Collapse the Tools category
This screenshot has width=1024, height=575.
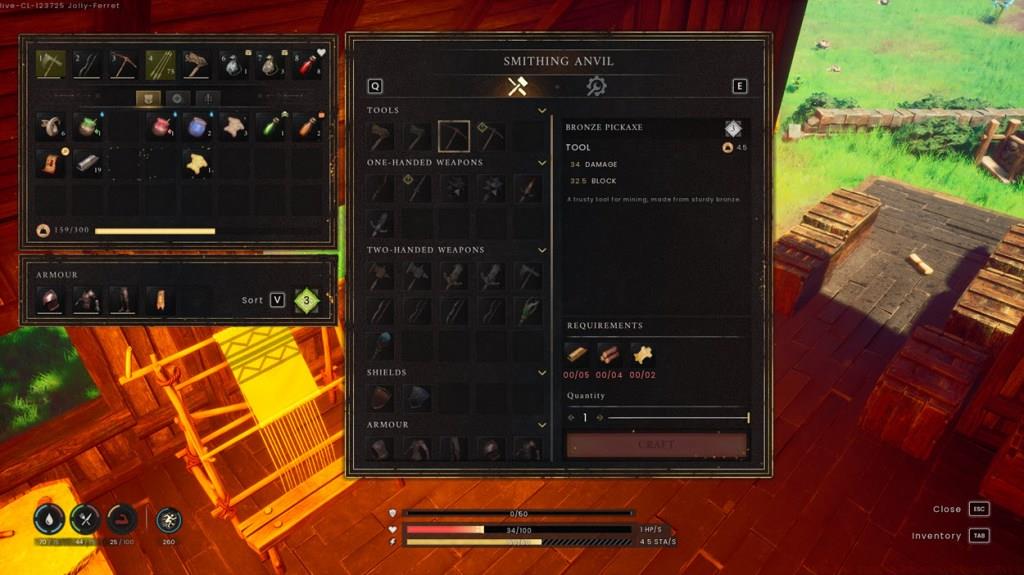(542, 110)
